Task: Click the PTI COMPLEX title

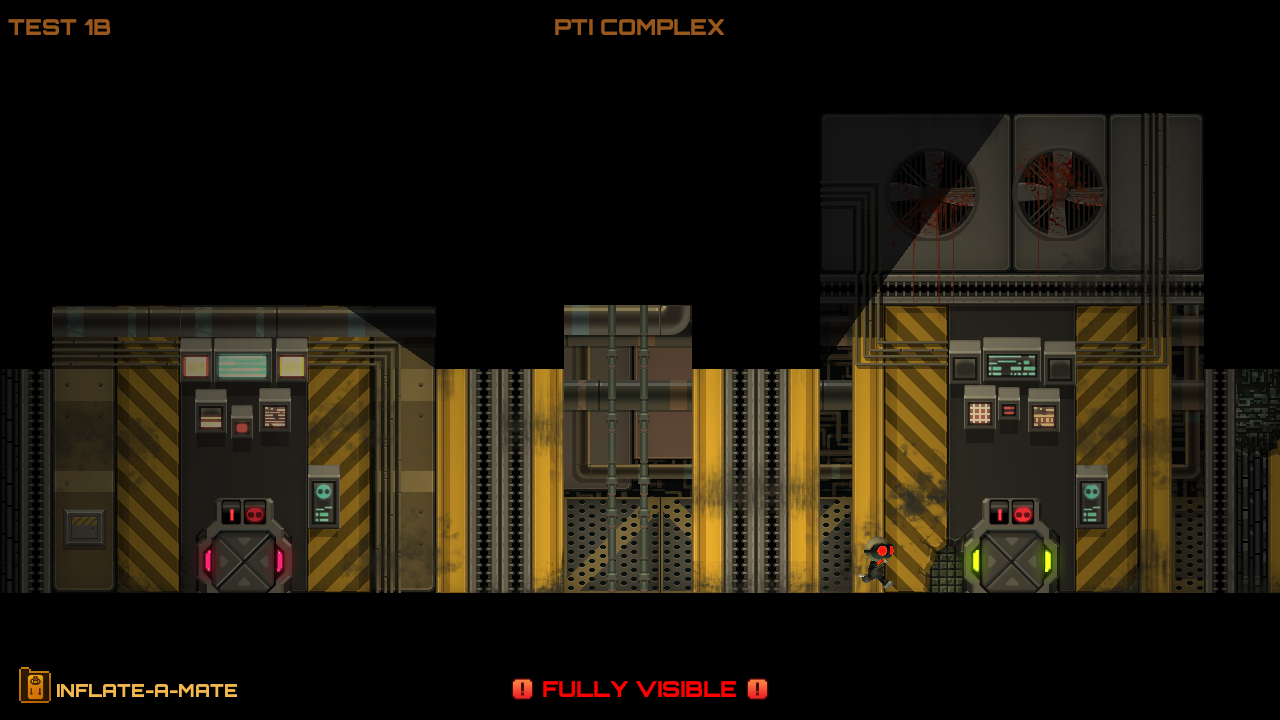Action: coord(640,27)
